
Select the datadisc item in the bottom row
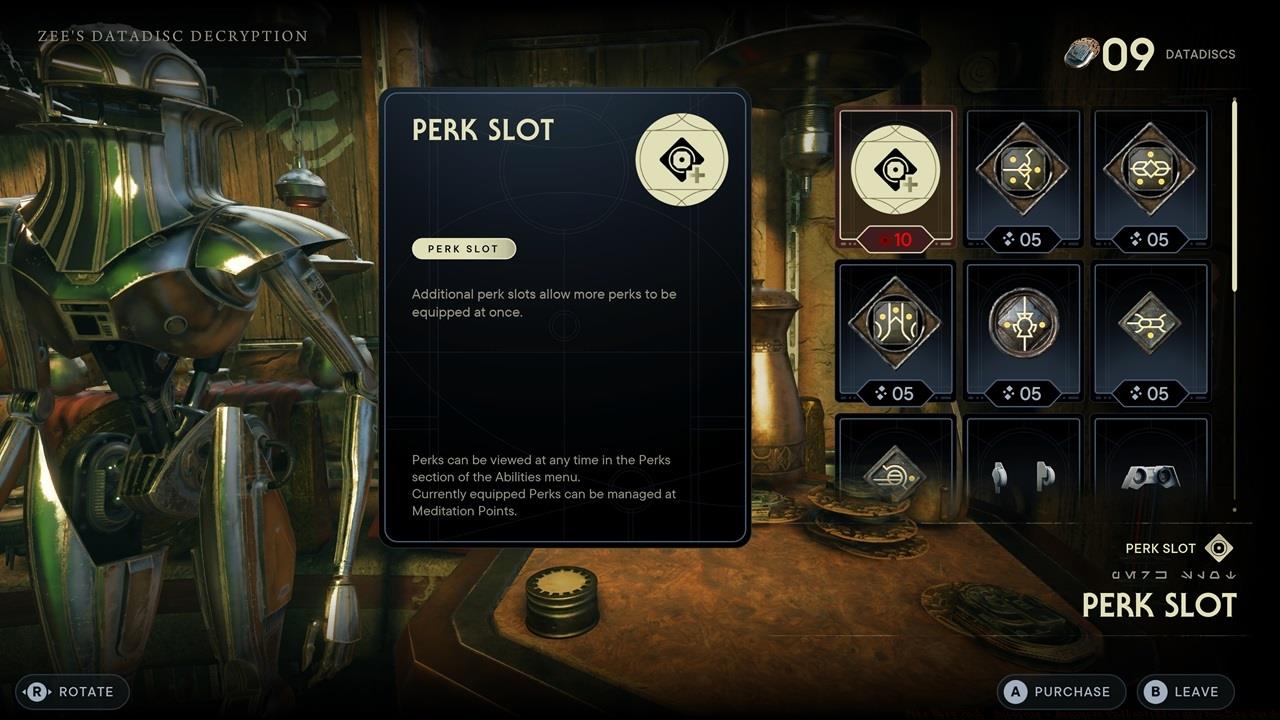(895, 470)
